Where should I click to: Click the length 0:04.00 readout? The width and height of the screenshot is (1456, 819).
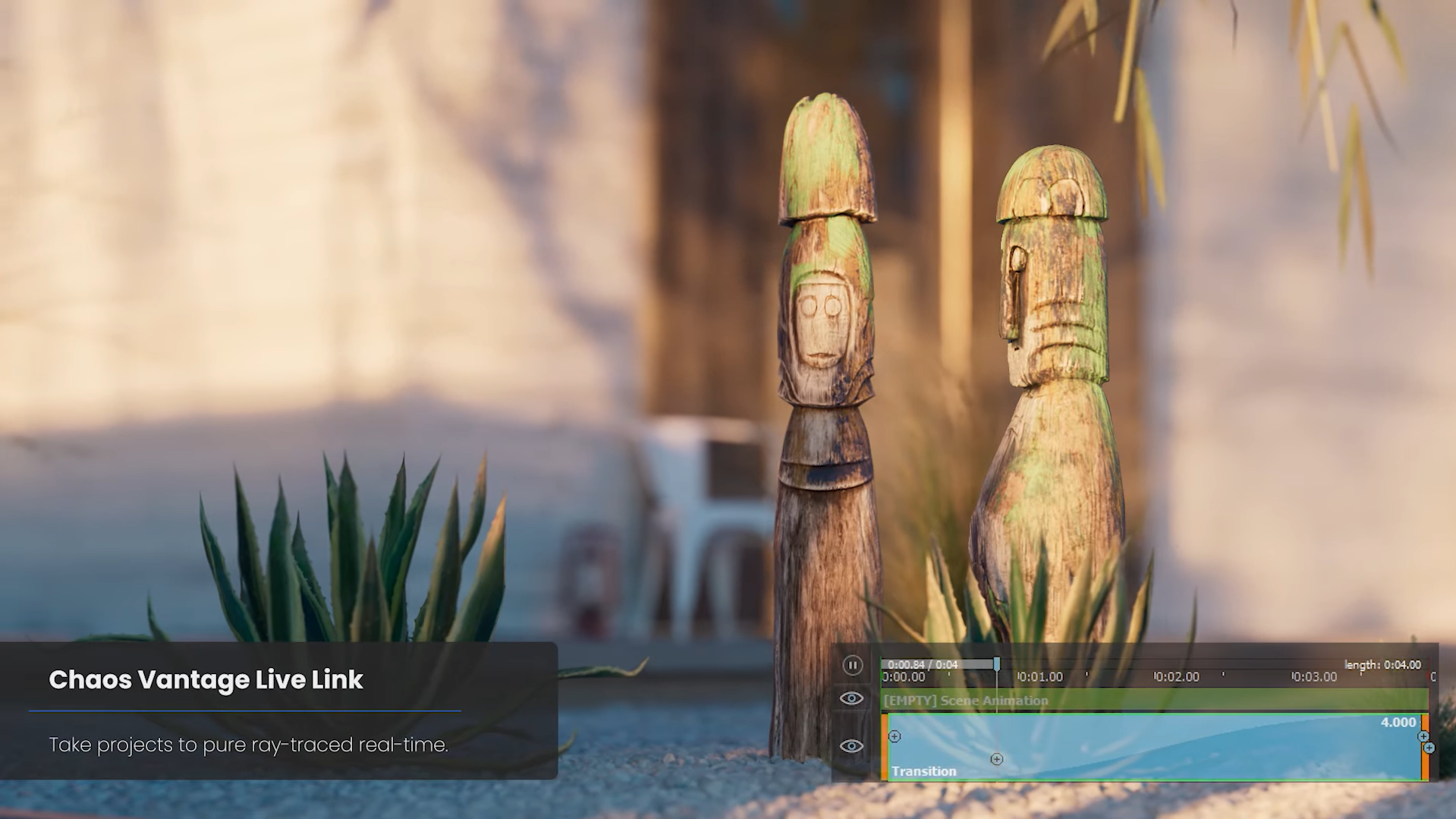pyautogui.click(x=1383, y=665)
